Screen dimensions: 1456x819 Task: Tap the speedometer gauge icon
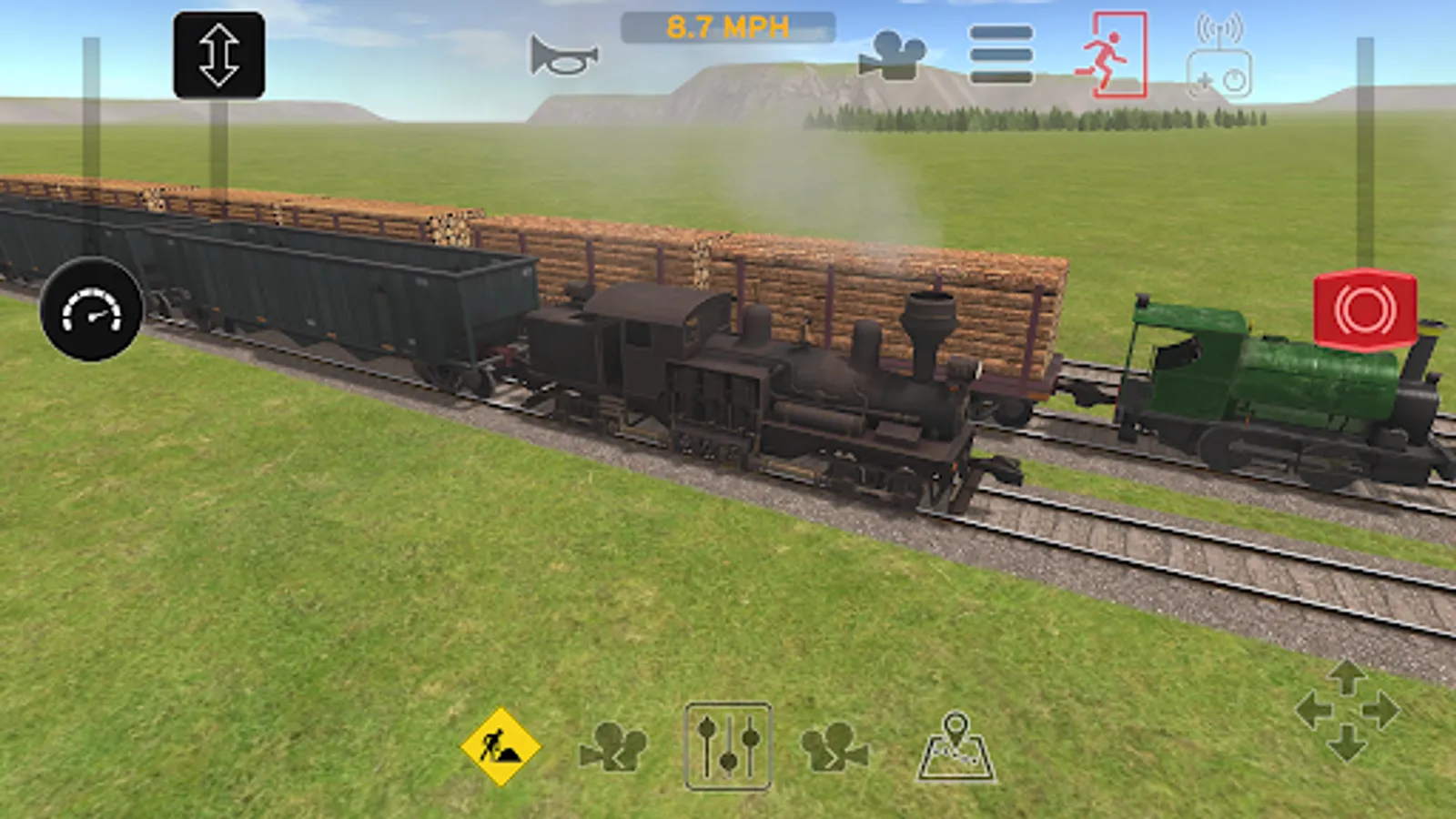coord(91,314)
